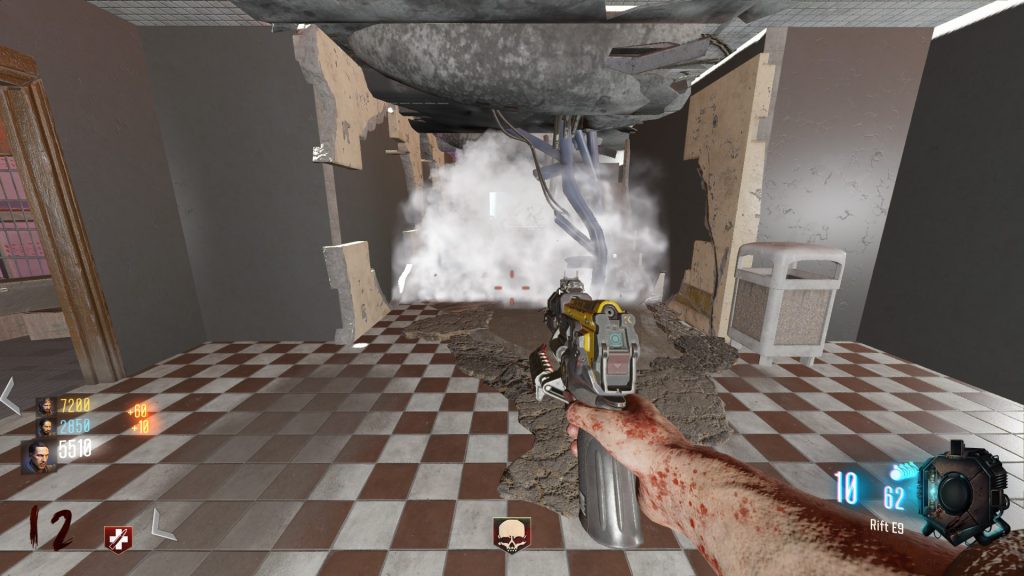Click the skull power-up icon

coord(511,533)
